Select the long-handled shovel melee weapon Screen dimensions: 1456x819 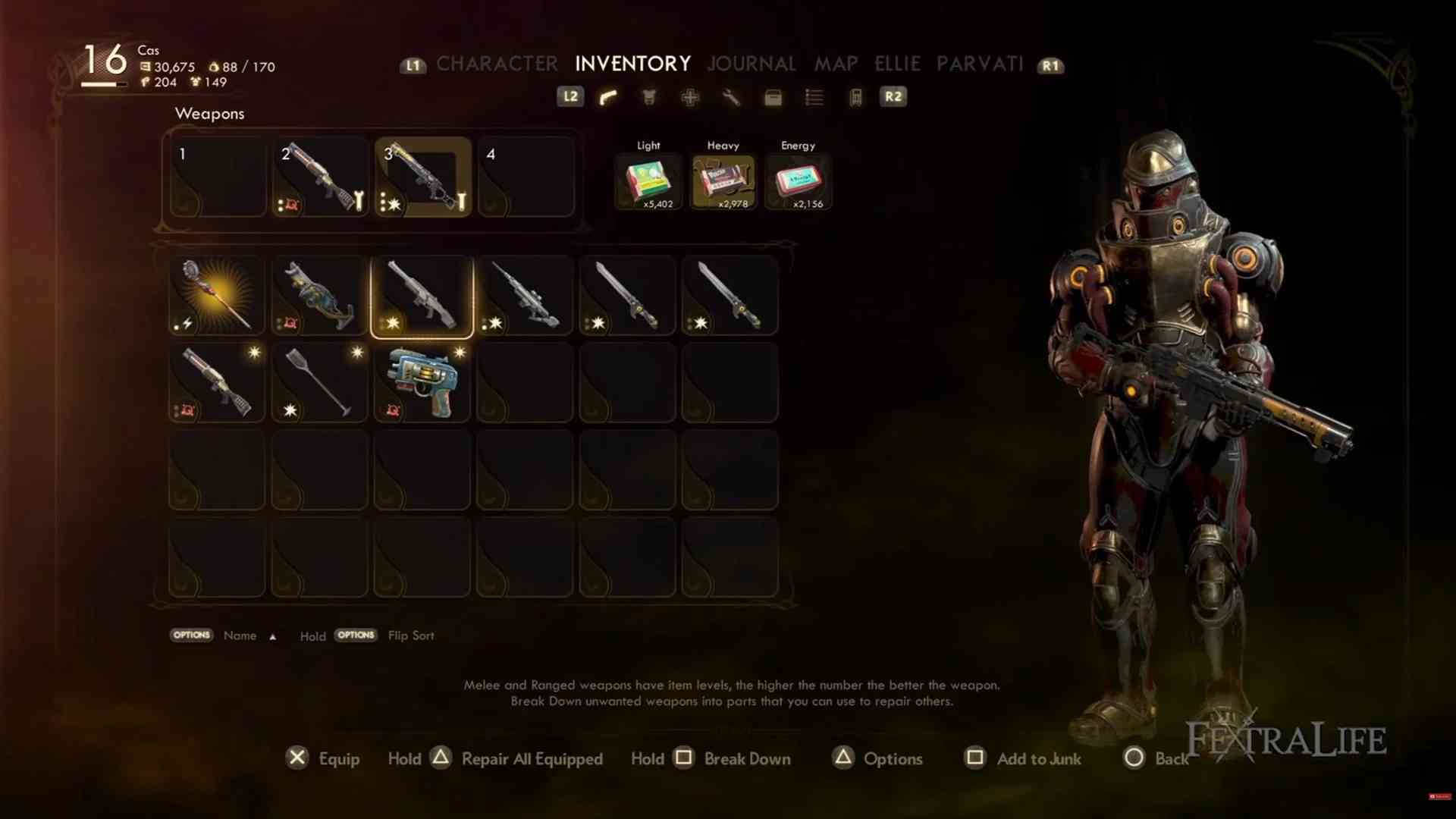coord(319,382)
